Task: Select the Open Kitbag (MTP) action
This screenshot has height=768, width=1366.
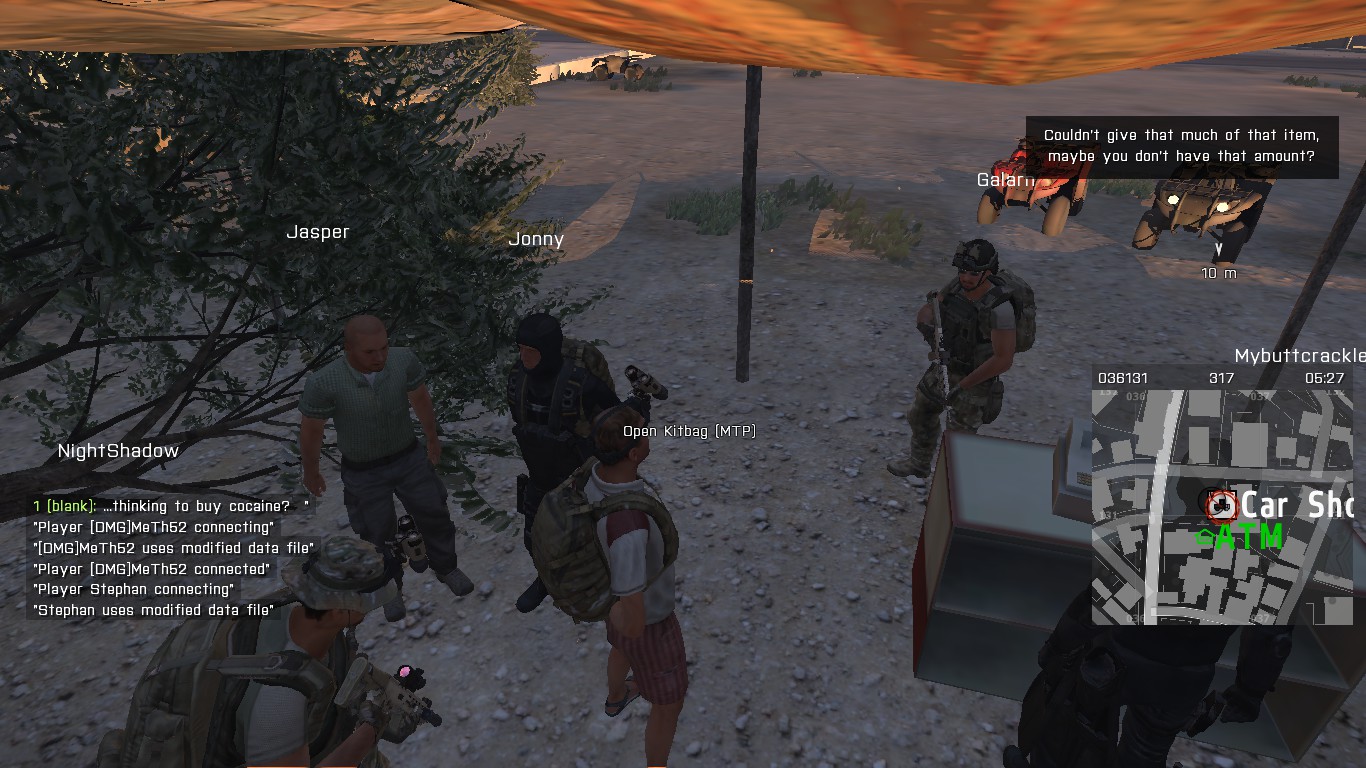Action: tap(689, 431)
